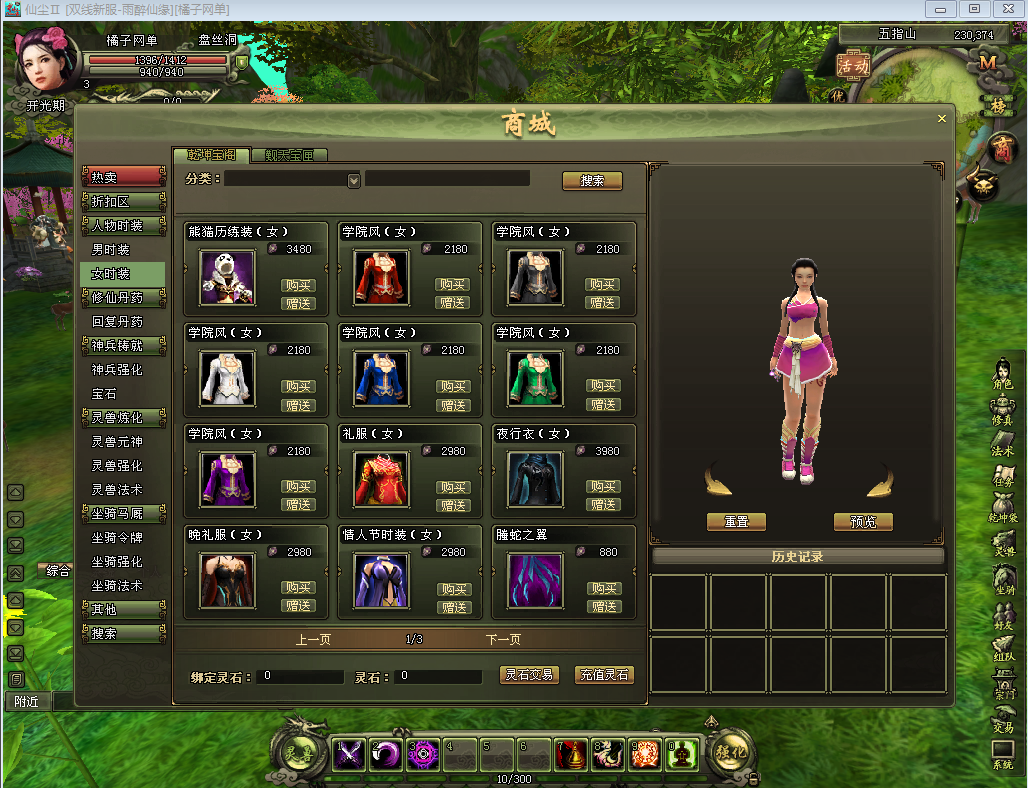Buy the 熊猫历练装 panda outfit
The image size is (1028, 788).
(298, 285)
